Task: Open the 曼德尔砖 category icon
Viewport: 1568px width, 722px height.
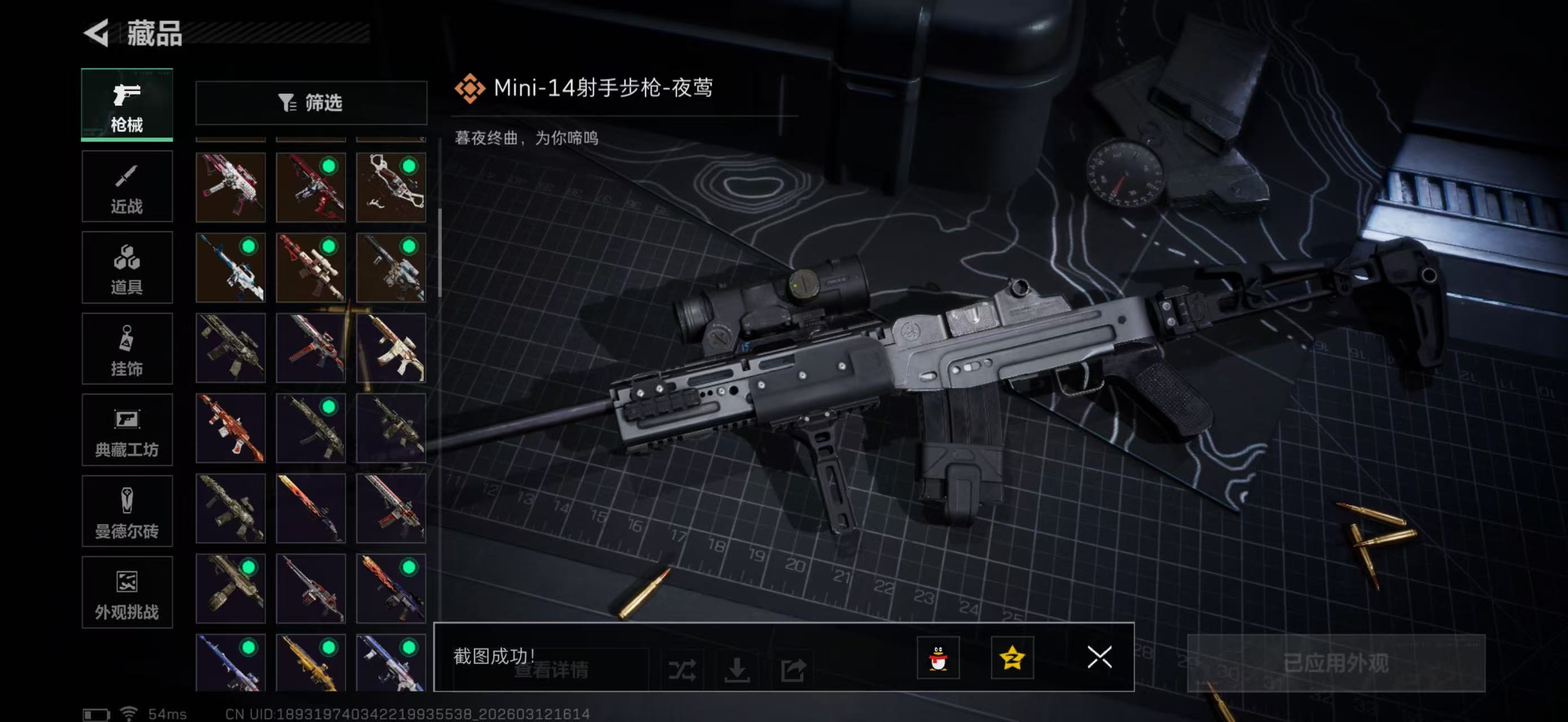Action: [x=127, y=512]
